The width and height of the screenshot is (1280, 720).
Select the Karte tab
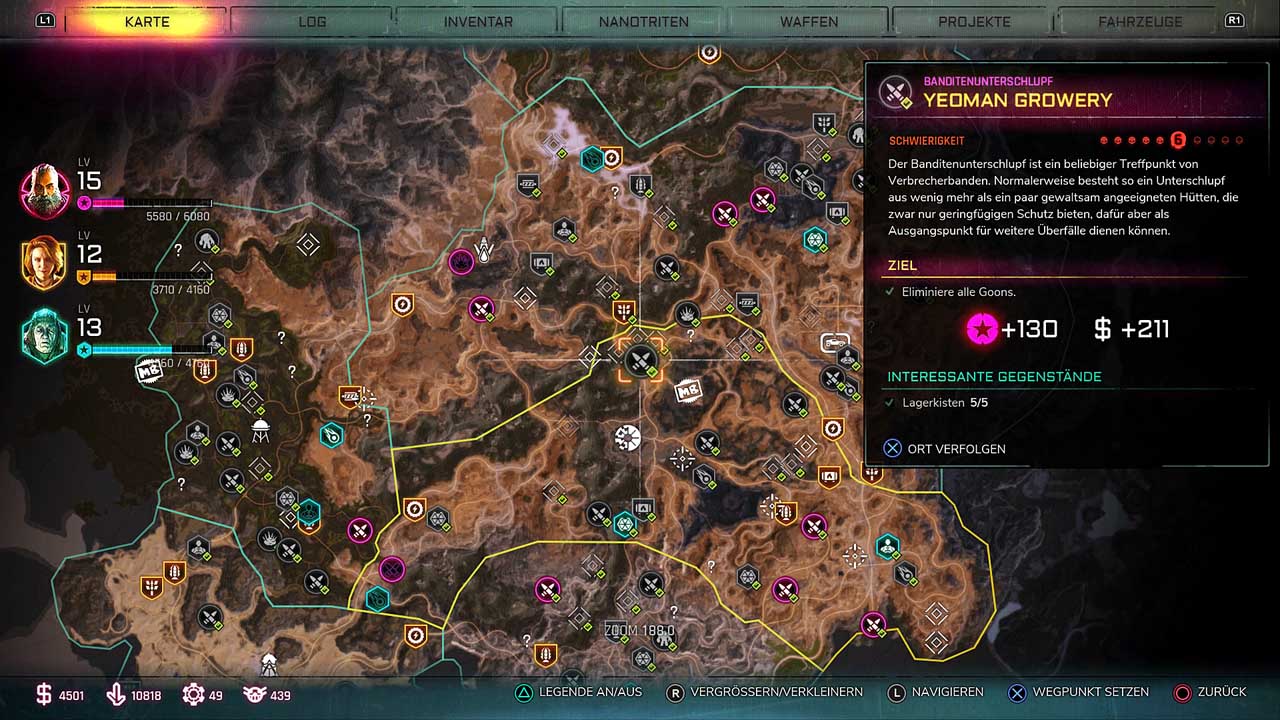147,21
